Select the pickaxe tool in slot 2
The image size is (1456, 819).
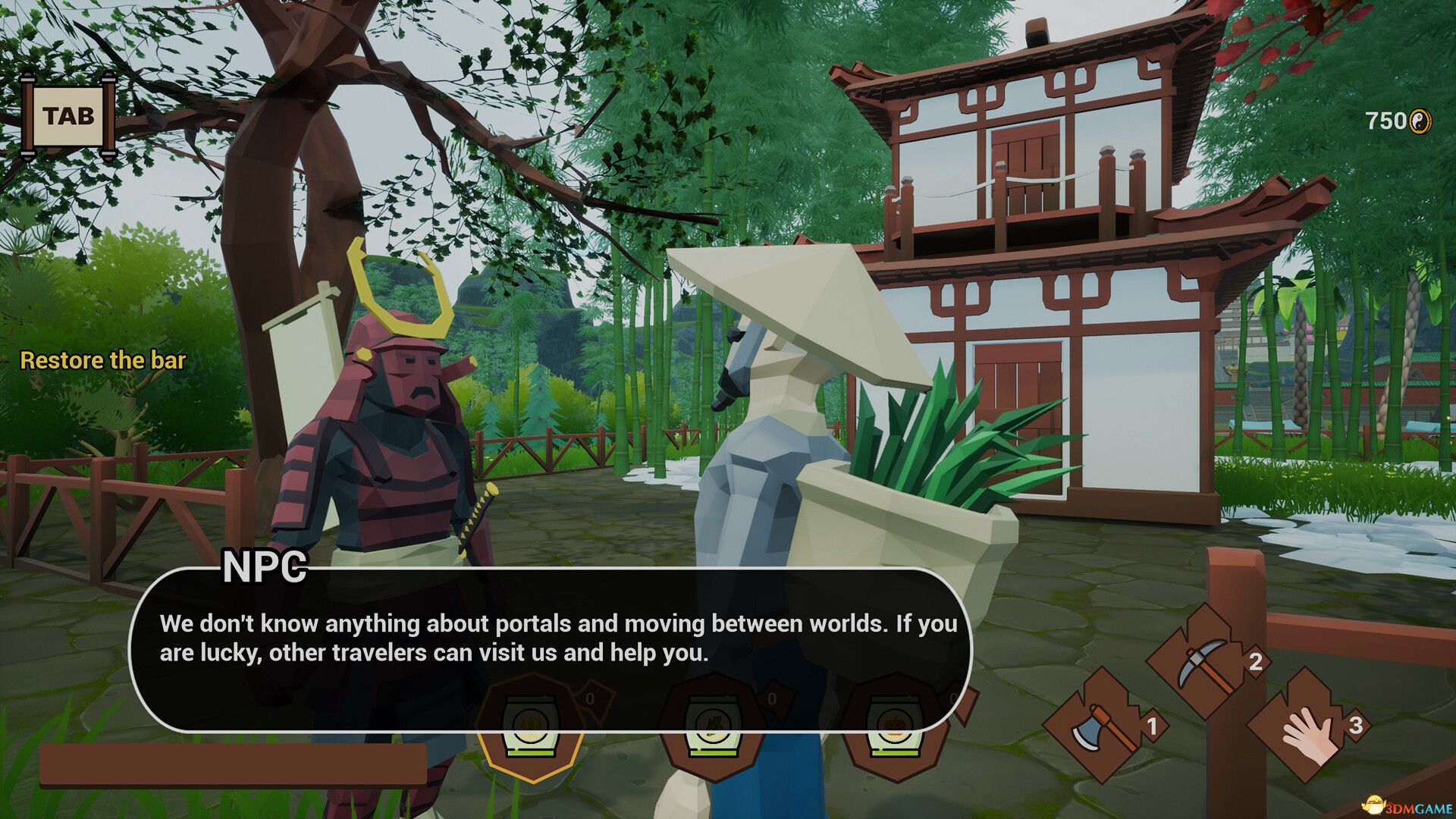1202,667
